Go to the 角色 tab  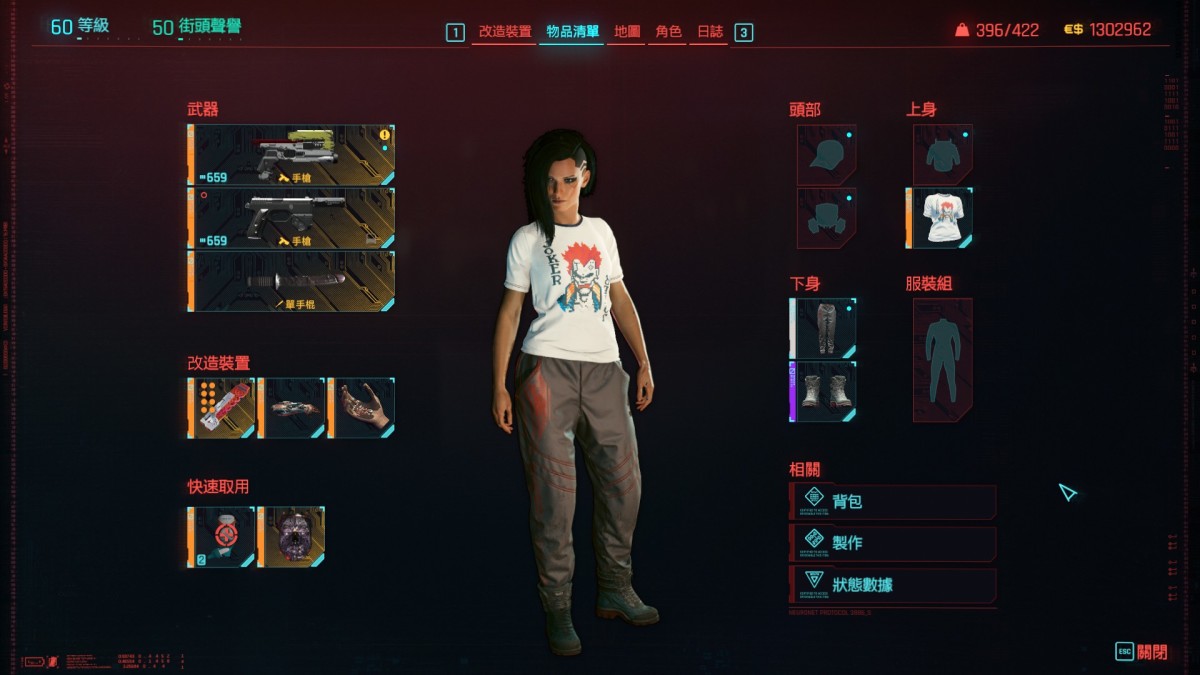tap(668, 32)
